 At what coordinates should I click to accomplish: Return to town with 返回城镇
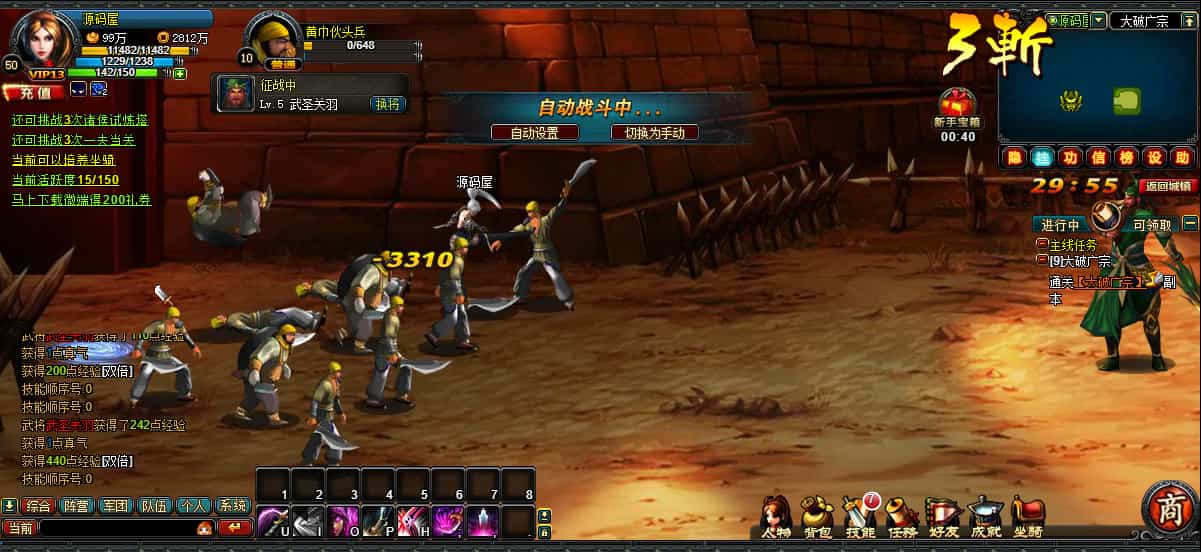pos(1168,185)
